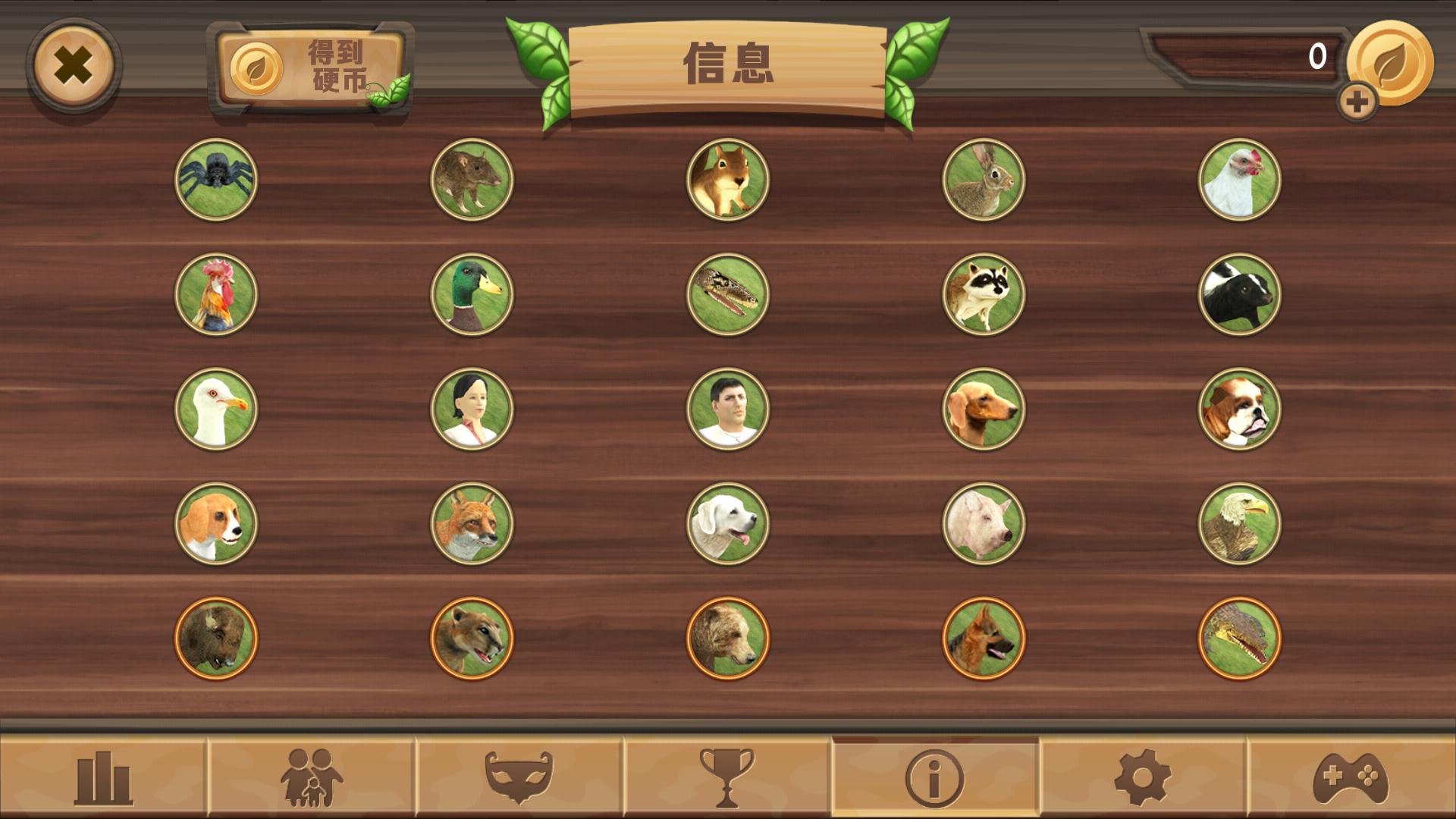Pick the raccoon animal avatar
This screenshot has width=1456, height=819.
[984, 295]
